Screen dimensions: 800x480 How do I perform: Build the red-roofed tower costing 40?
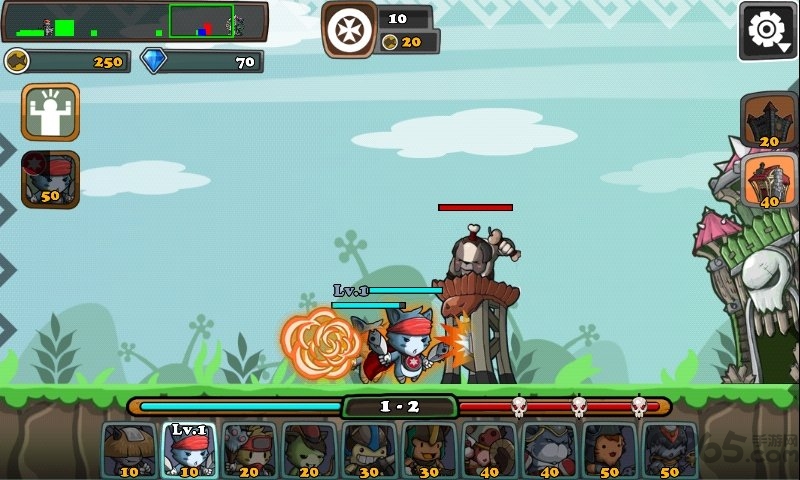click(769, 181)
